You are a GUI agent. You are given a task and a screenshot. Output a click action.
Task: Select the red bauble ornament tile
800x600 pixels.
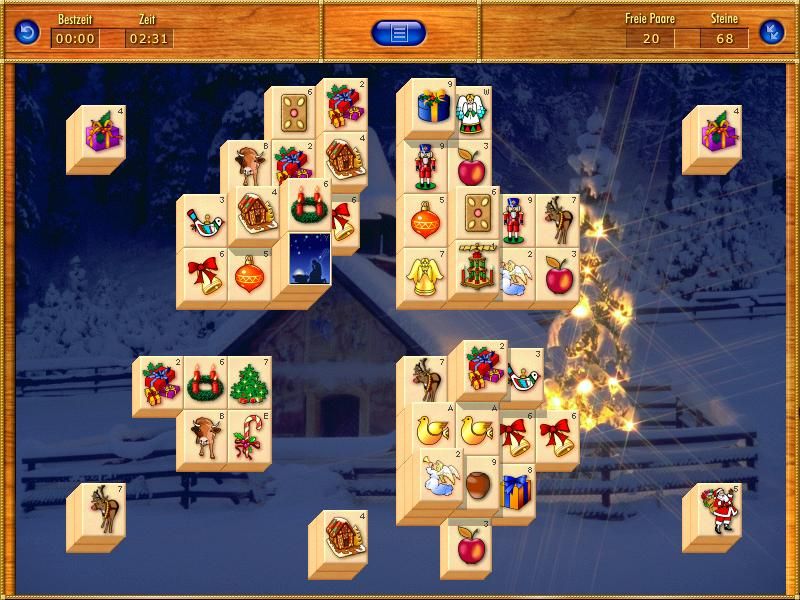click(426, 219)
